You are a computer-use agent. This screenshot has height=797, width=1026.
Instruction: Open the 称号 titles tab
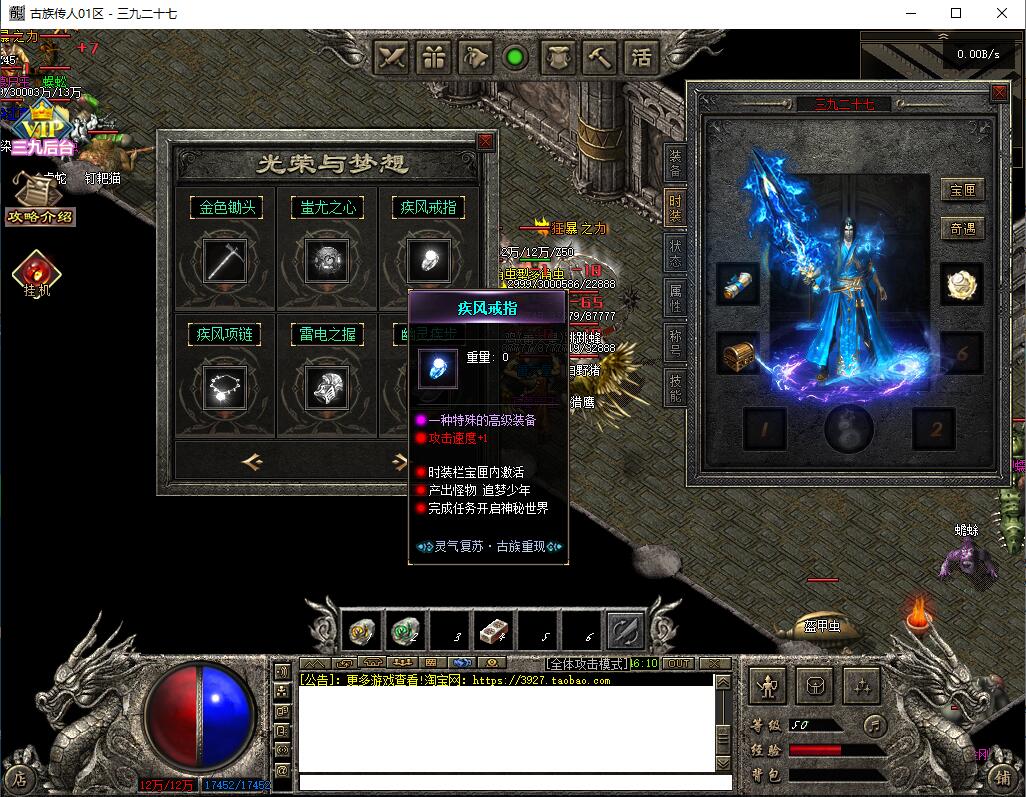tap(675, 342)
